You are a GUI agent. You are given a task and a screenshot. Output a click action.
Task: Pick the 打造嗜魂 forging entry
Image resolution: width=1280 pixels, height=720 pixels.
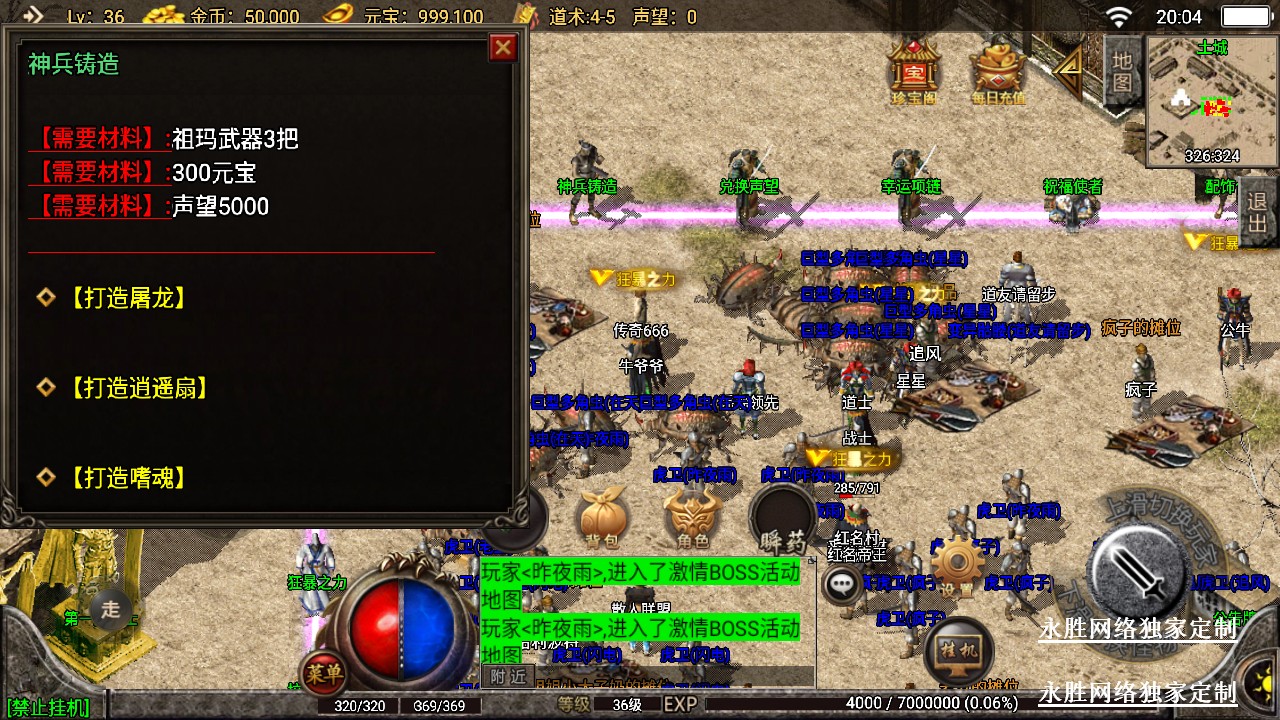pyautogui.click(x=127, y=478)
